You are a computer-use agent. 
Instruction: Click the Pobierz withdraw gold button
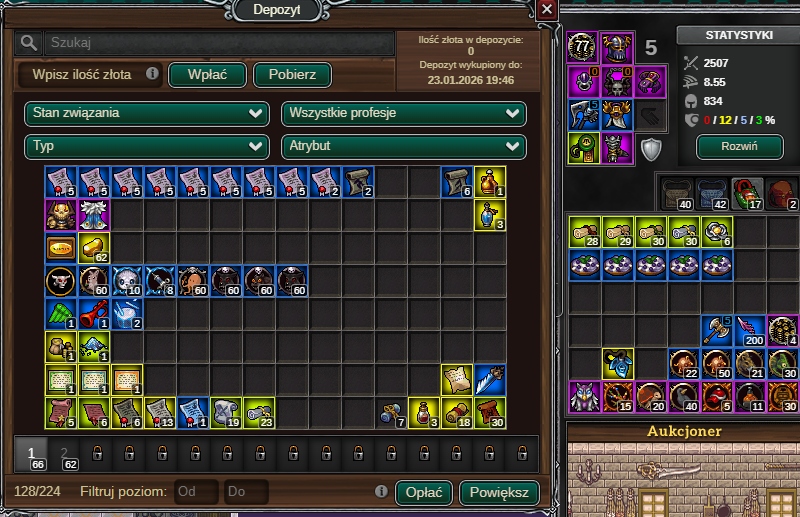click(x=292, y=75)
